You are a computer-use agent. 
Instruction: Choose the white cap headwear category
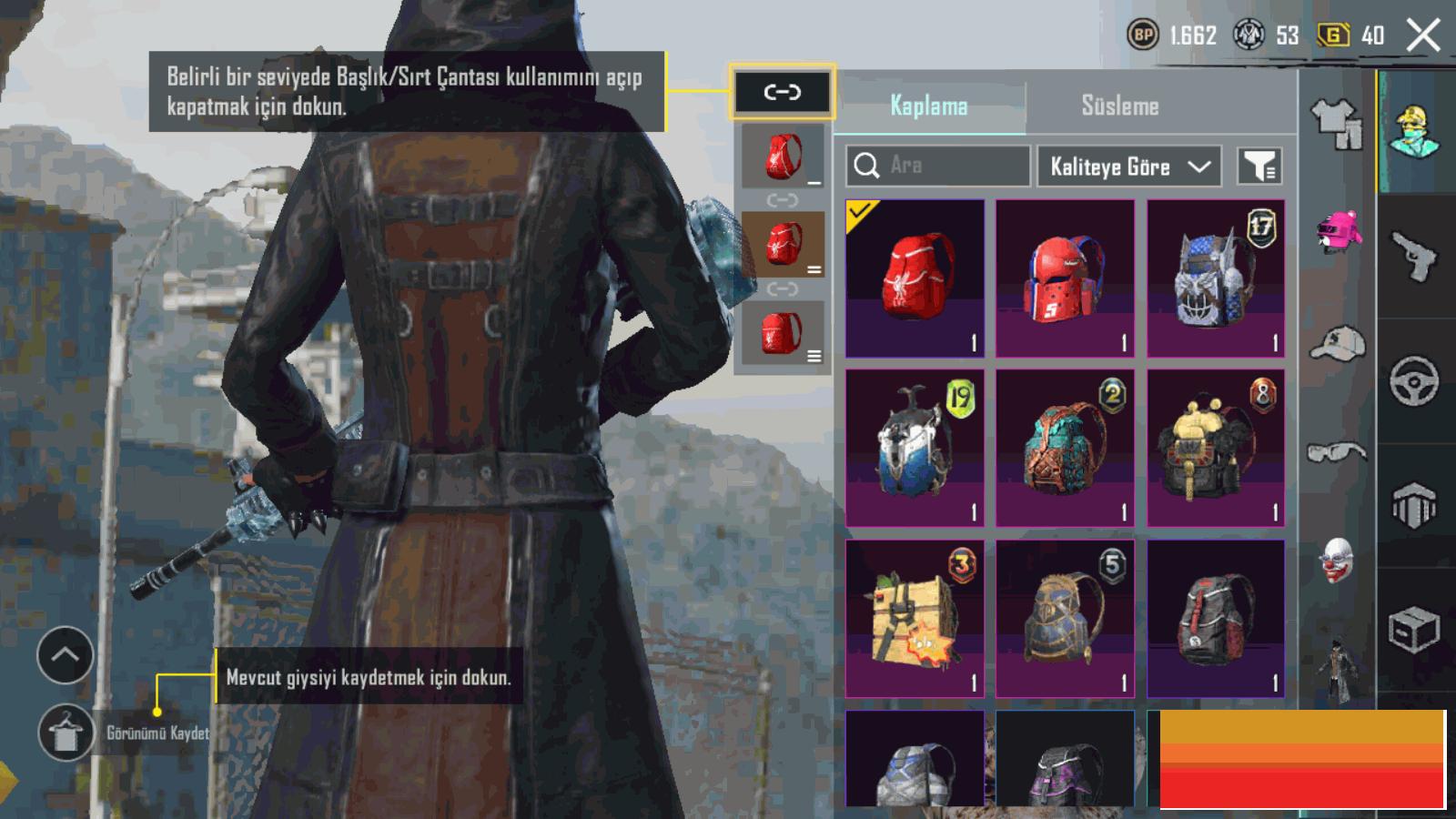(x=1337, y=344)
